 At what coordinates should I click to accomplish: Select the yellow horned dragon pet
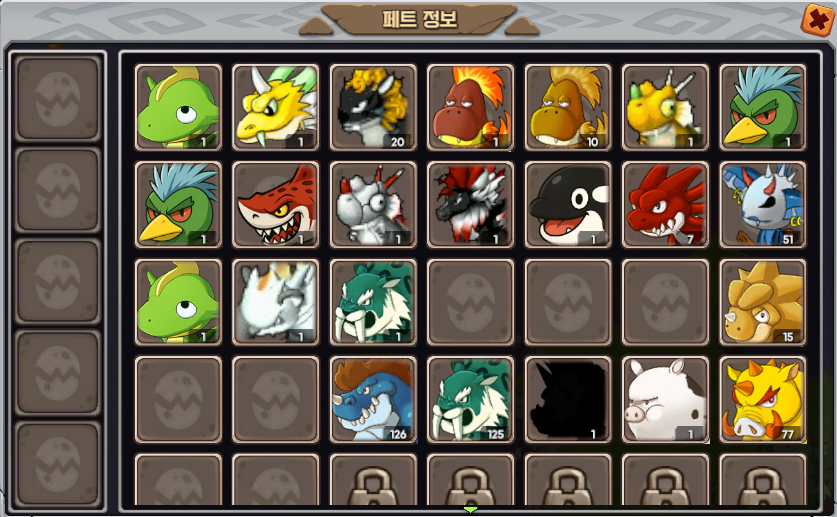tap(275, 107)
